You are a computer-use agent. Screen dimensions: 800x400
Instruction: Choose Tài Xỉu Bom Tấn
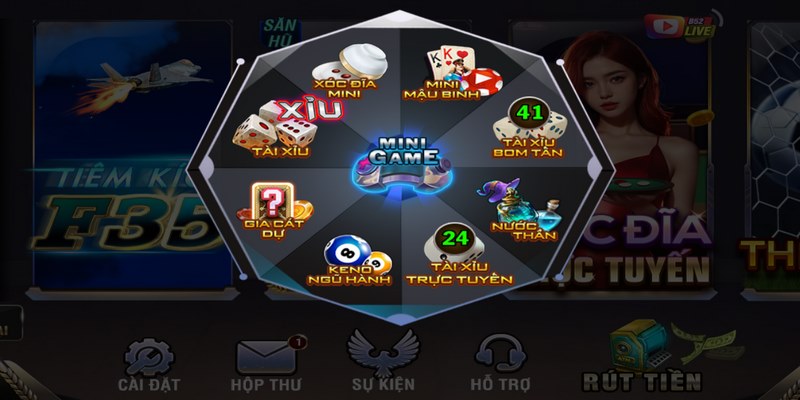click(528, 131)
